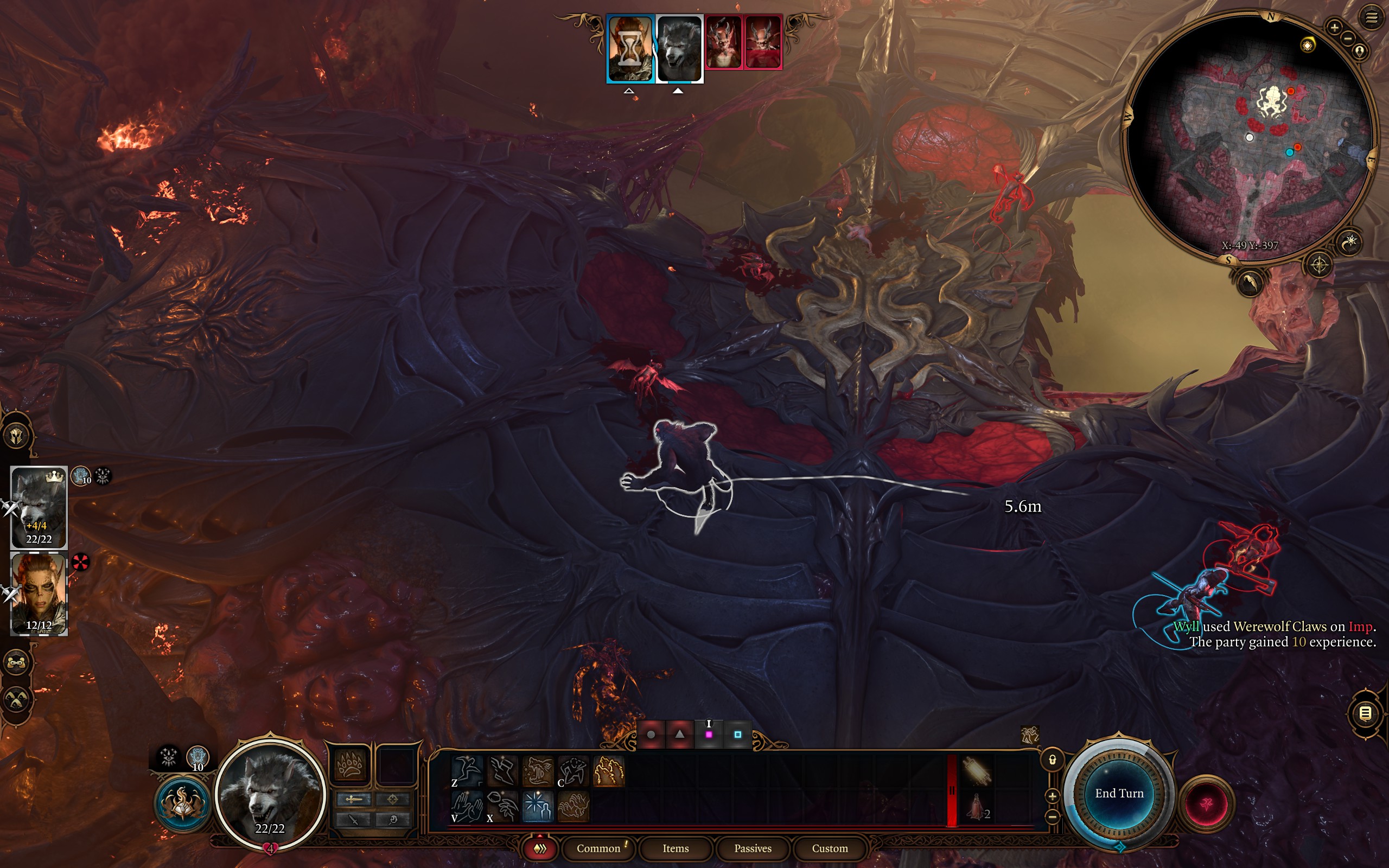Select the Custom hotbar tab
The height and width of the screenshot is (868, 1389).
[x=830, y=848]
